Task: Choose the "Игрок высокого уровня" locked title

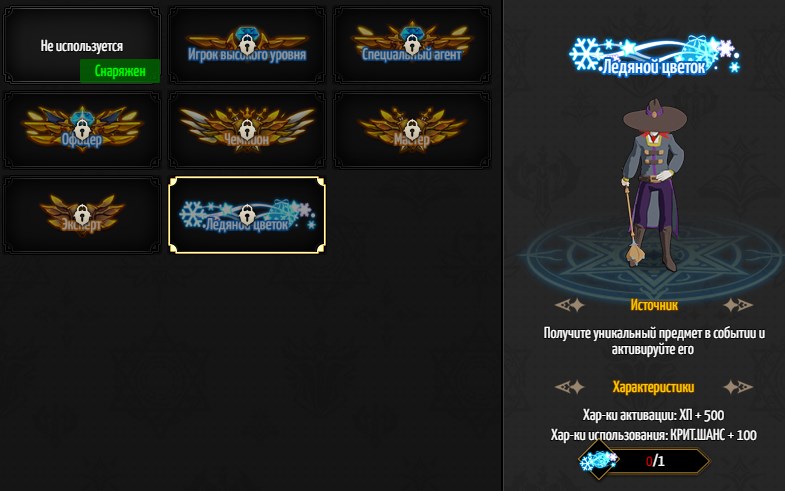Action: 247,45
